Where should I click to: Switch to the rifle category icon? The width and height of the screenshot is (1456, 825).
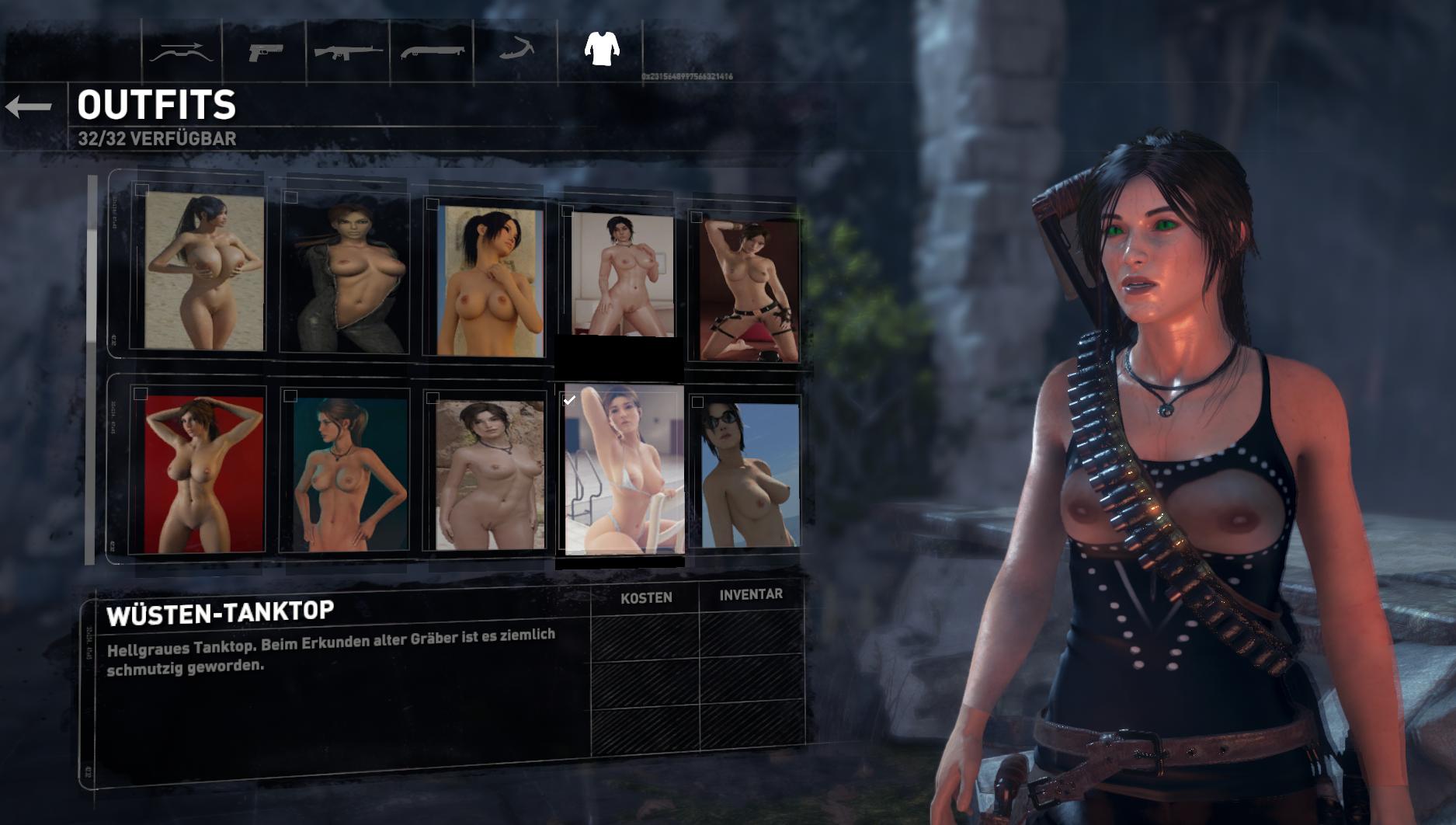click(x=349, y=52)
